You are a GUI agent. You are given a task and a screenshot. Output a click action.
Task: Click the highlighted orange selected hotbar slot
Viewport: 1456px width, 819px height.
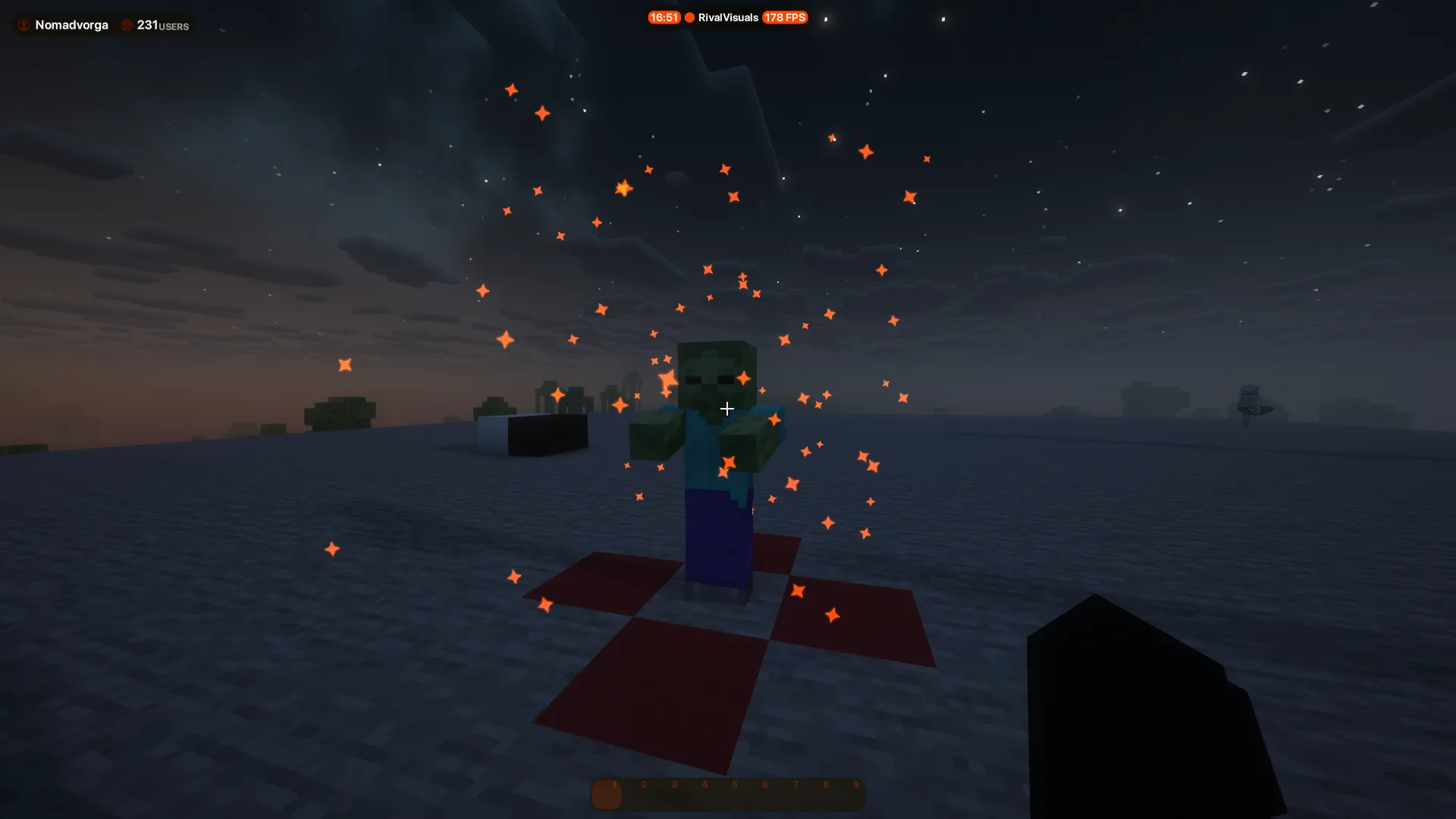click(x=608, y=793)
